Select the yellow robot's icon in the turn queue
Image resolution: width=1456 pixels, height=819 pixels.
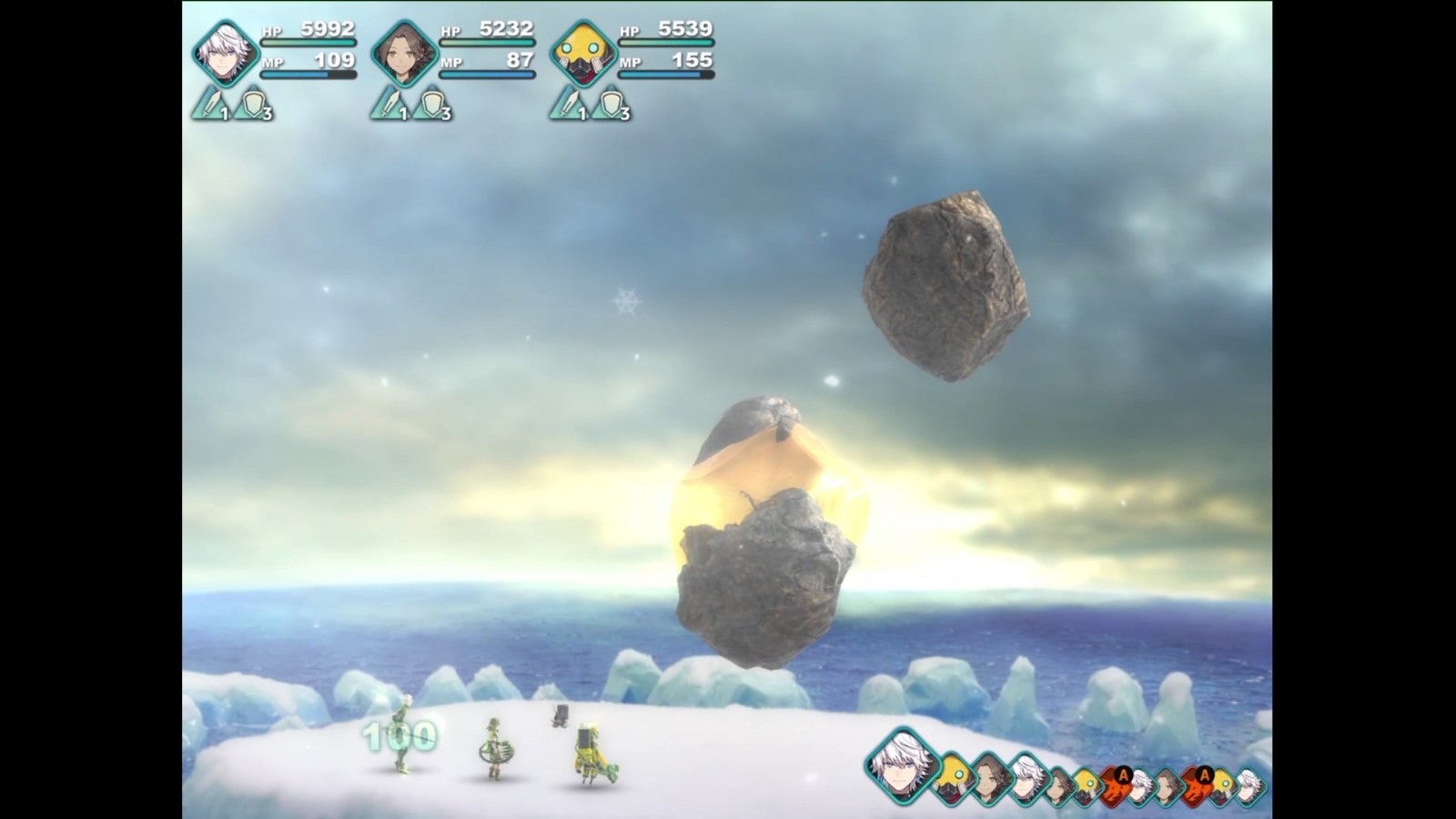(x=953, y=775)
